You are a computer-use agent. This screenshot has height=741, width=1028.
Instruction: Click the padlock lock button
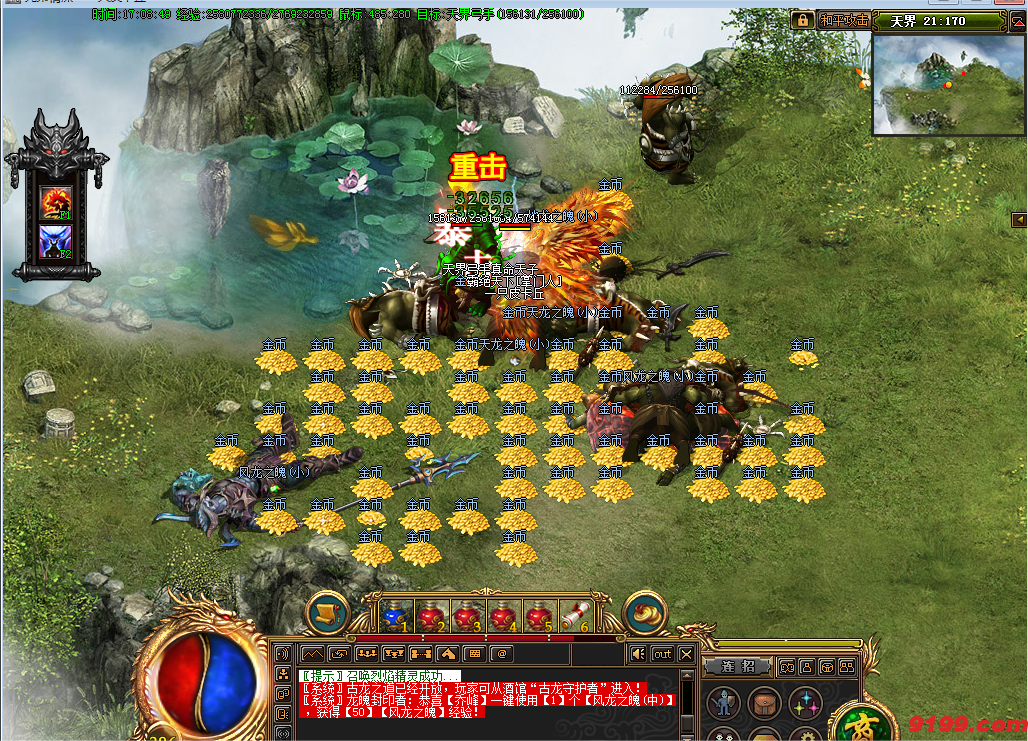[x=802, y=20]
